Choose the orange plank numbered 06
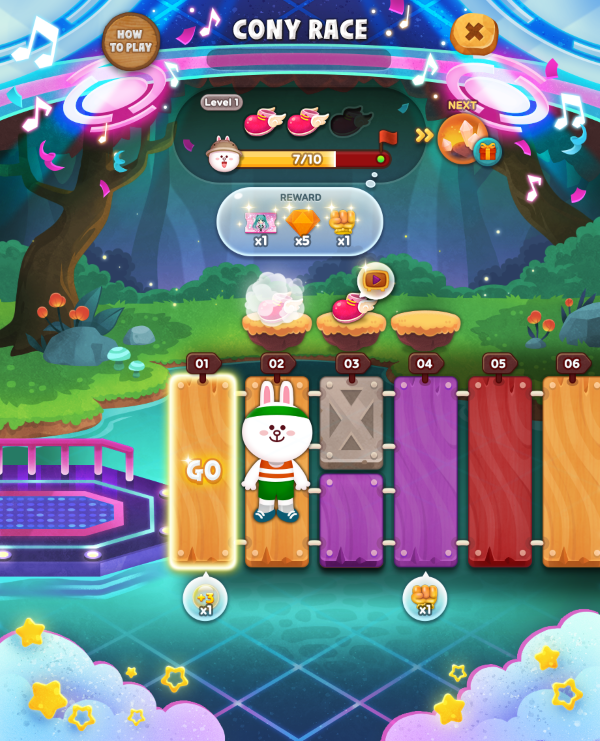 572,470
